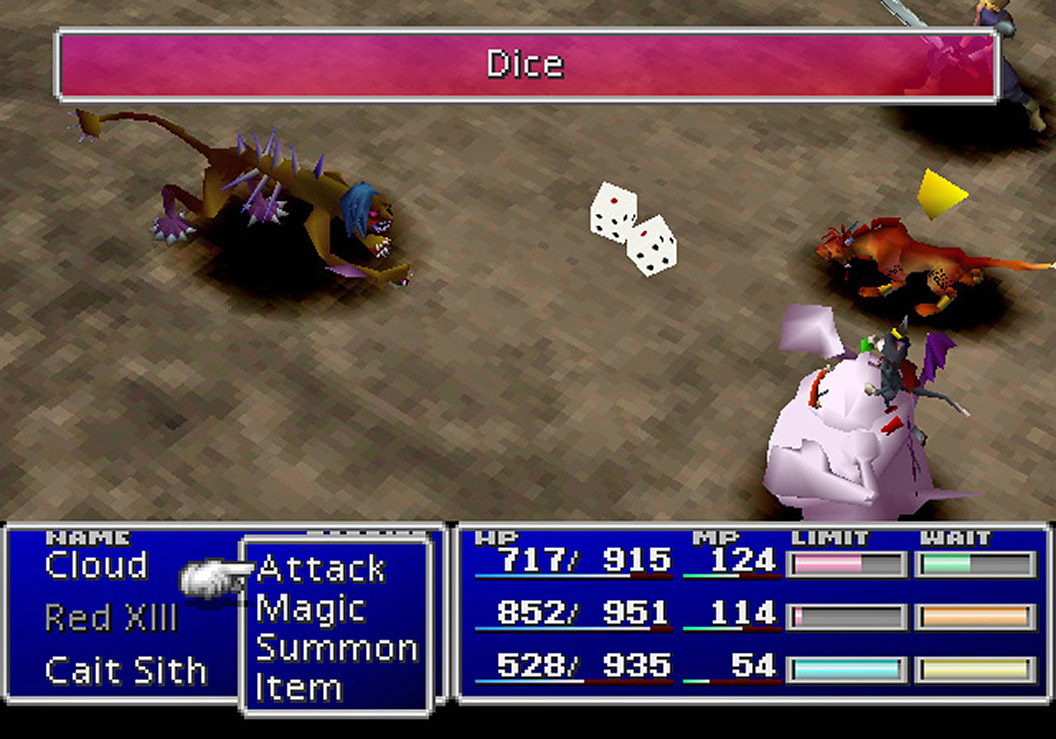Open the Summon command
Image resolution: width=1056 pixels, height=739 pixels.
coord(336,648)
